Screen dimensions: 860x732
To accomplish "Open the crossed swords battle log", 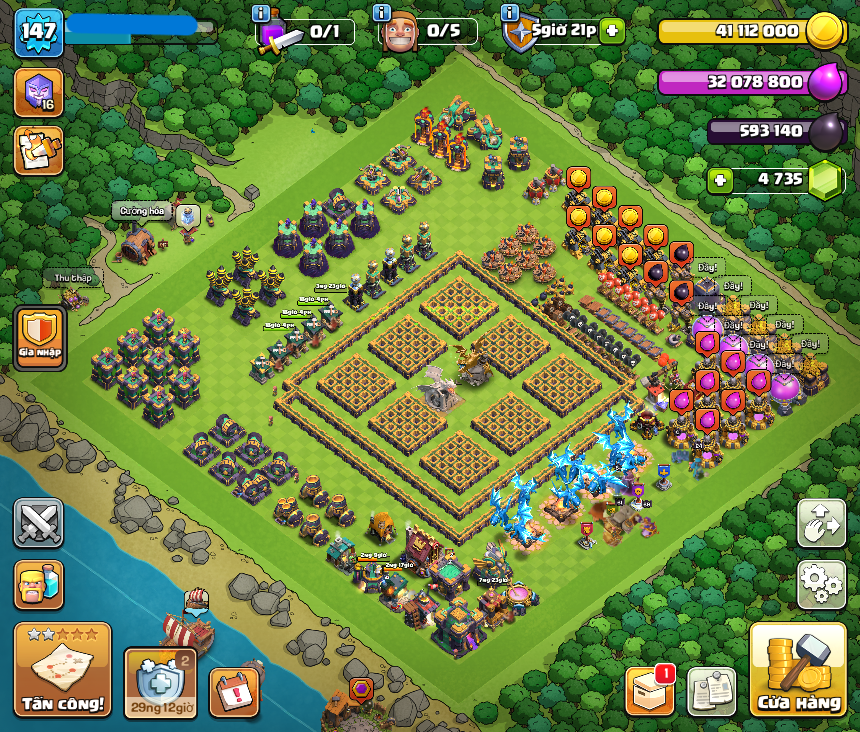I will 38,523.
